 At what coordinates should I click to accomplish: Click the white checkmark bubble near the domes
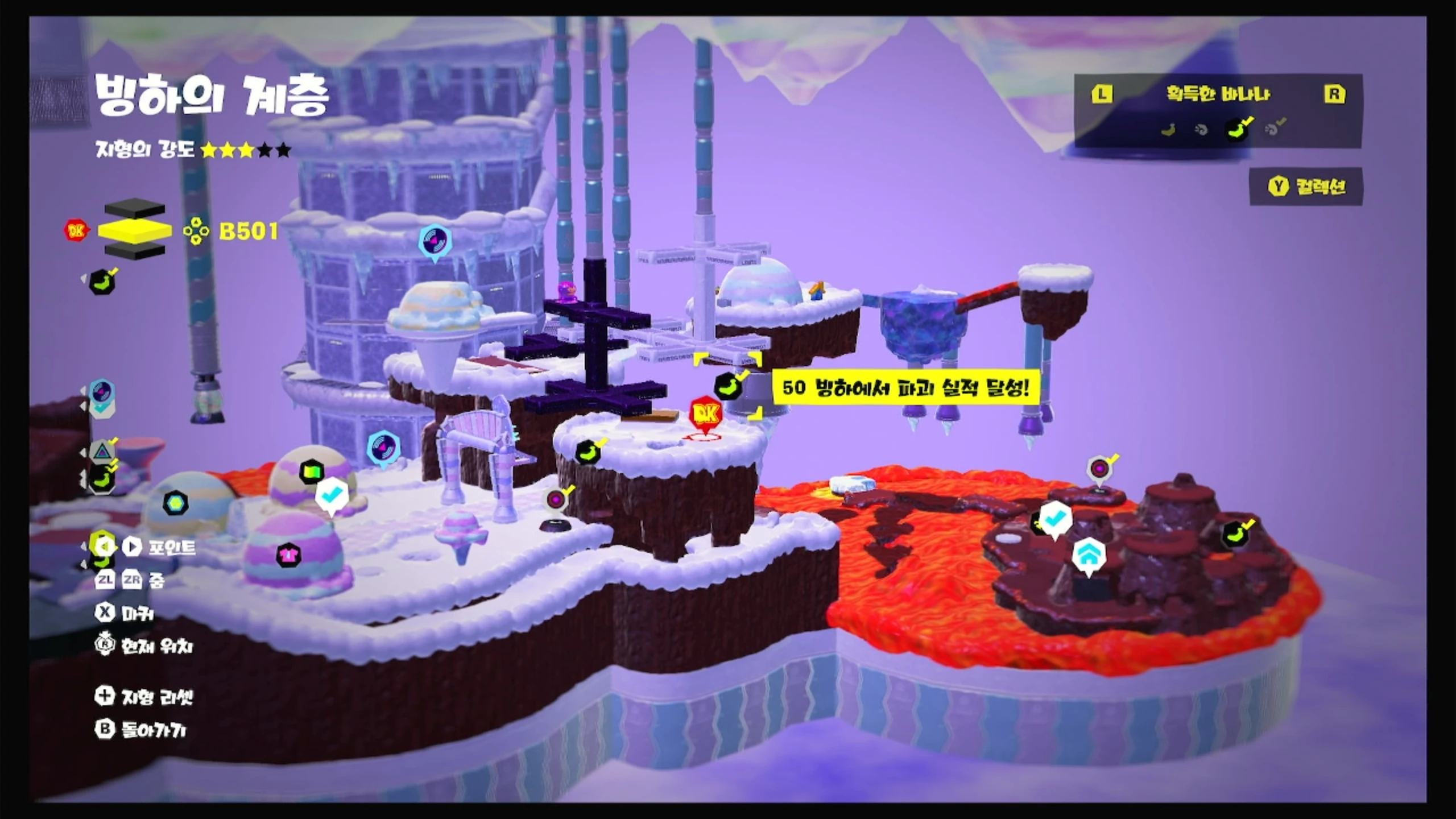point(331,495)
